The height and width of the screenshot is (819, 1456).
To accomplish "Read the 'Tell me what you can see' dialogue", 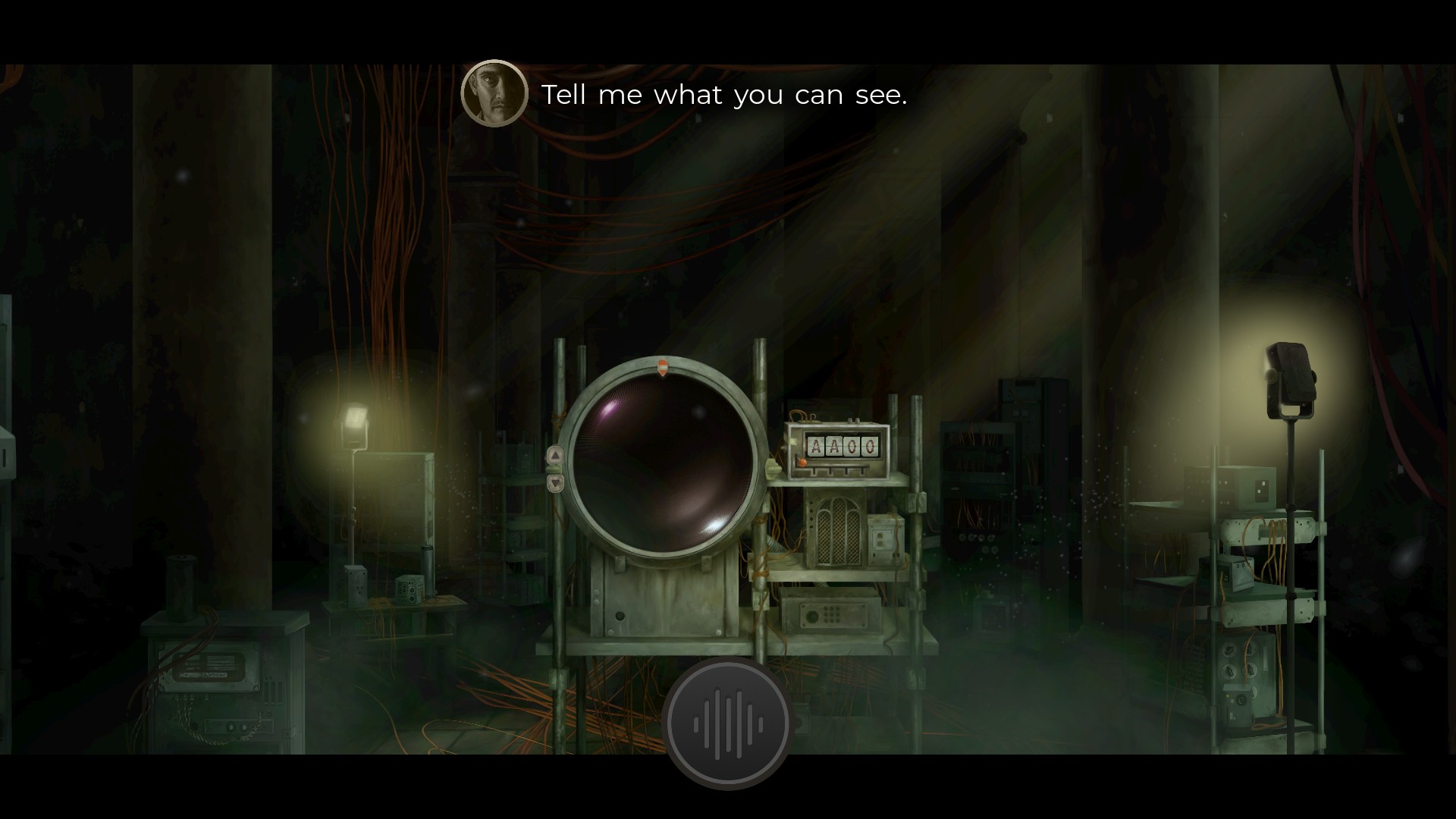I will (x=724, y=95).
